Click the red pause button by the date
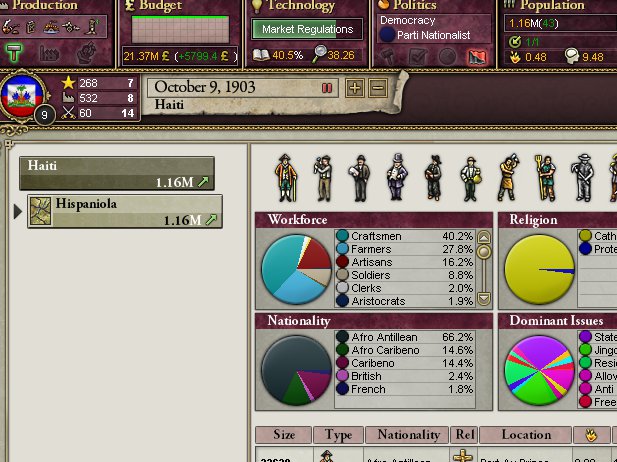617x462 pixels. pos(326,88)
